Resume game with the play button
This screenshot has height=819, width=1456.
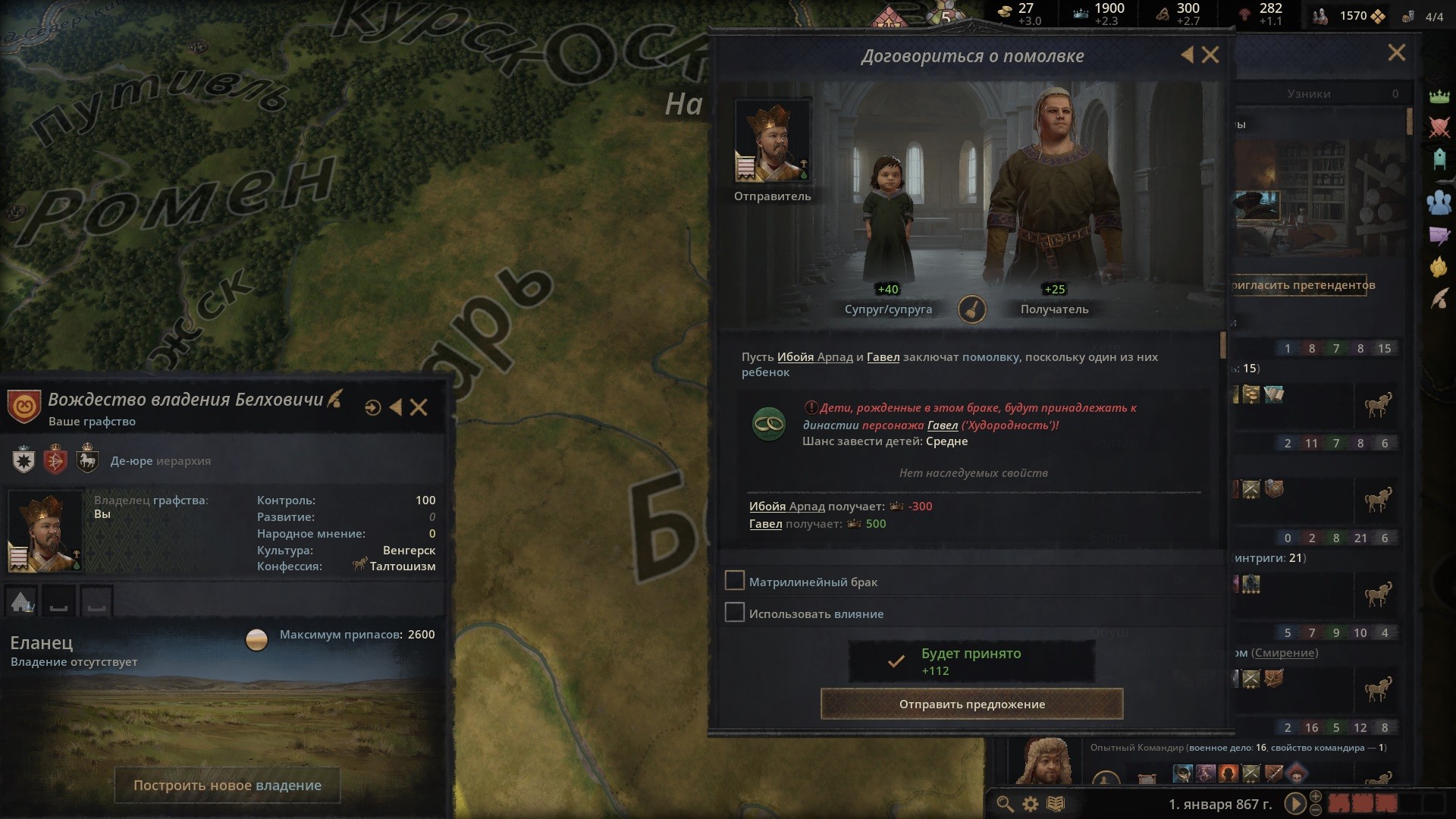[x=1294, y=804]
